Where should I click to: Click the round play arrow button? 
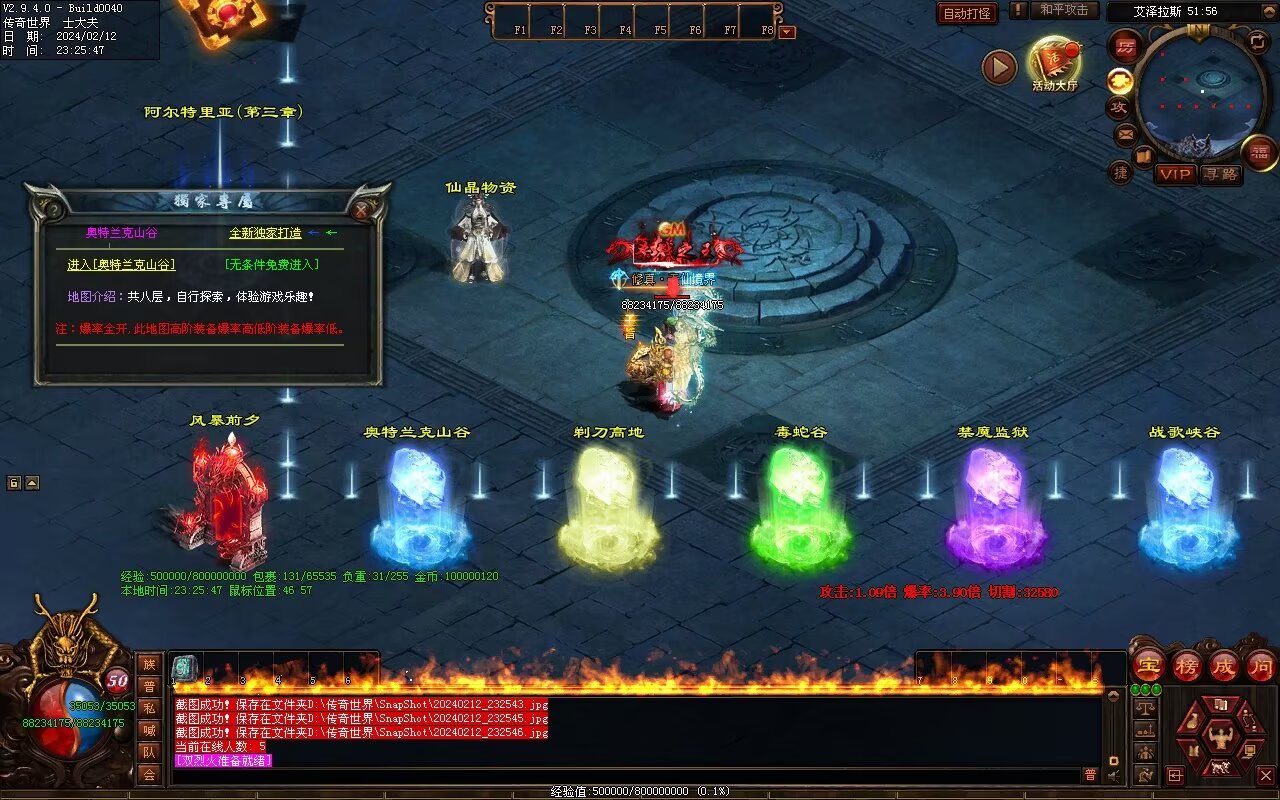[x=999, y=67]
